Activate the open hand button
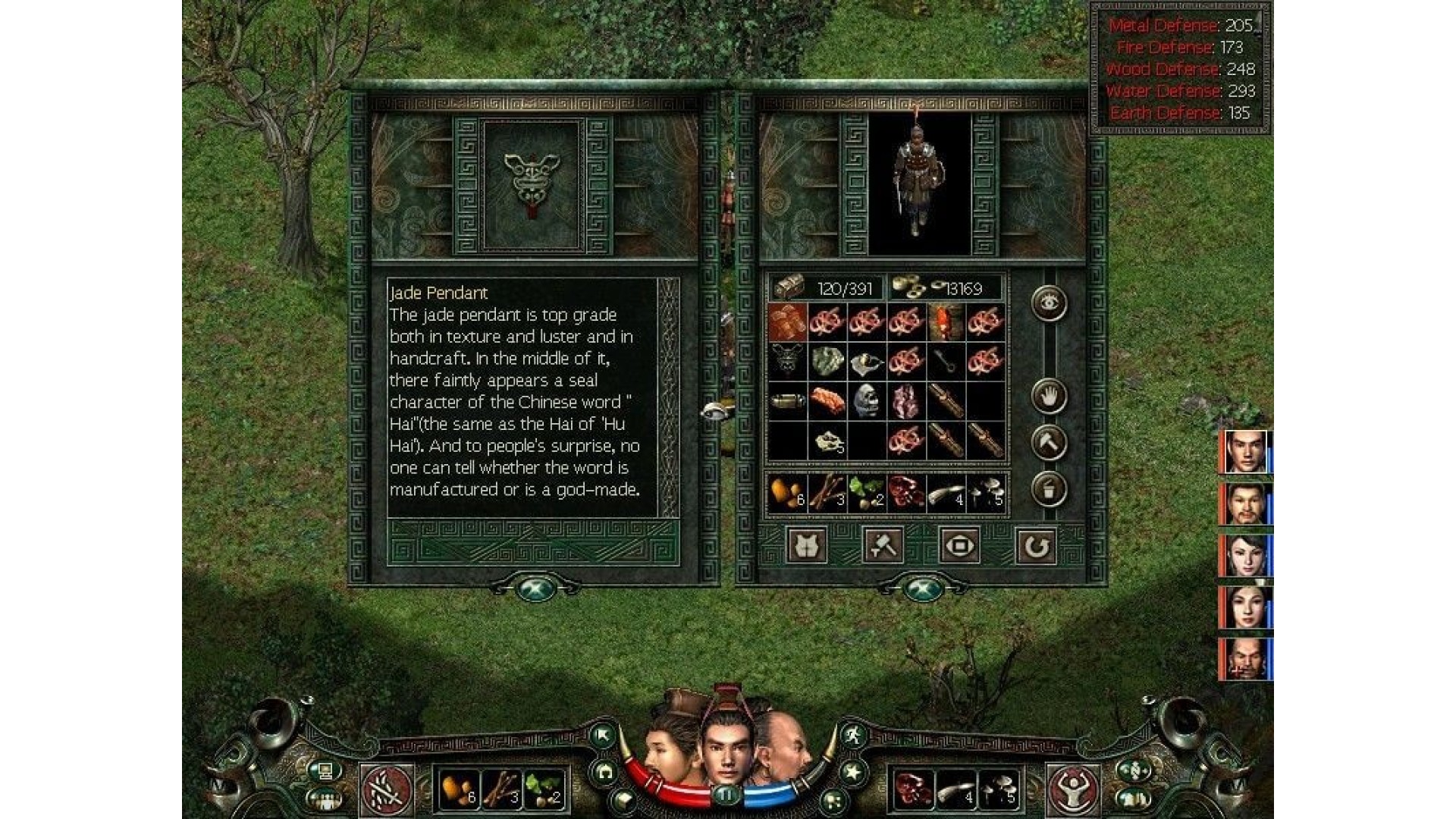 (1050, 396)
